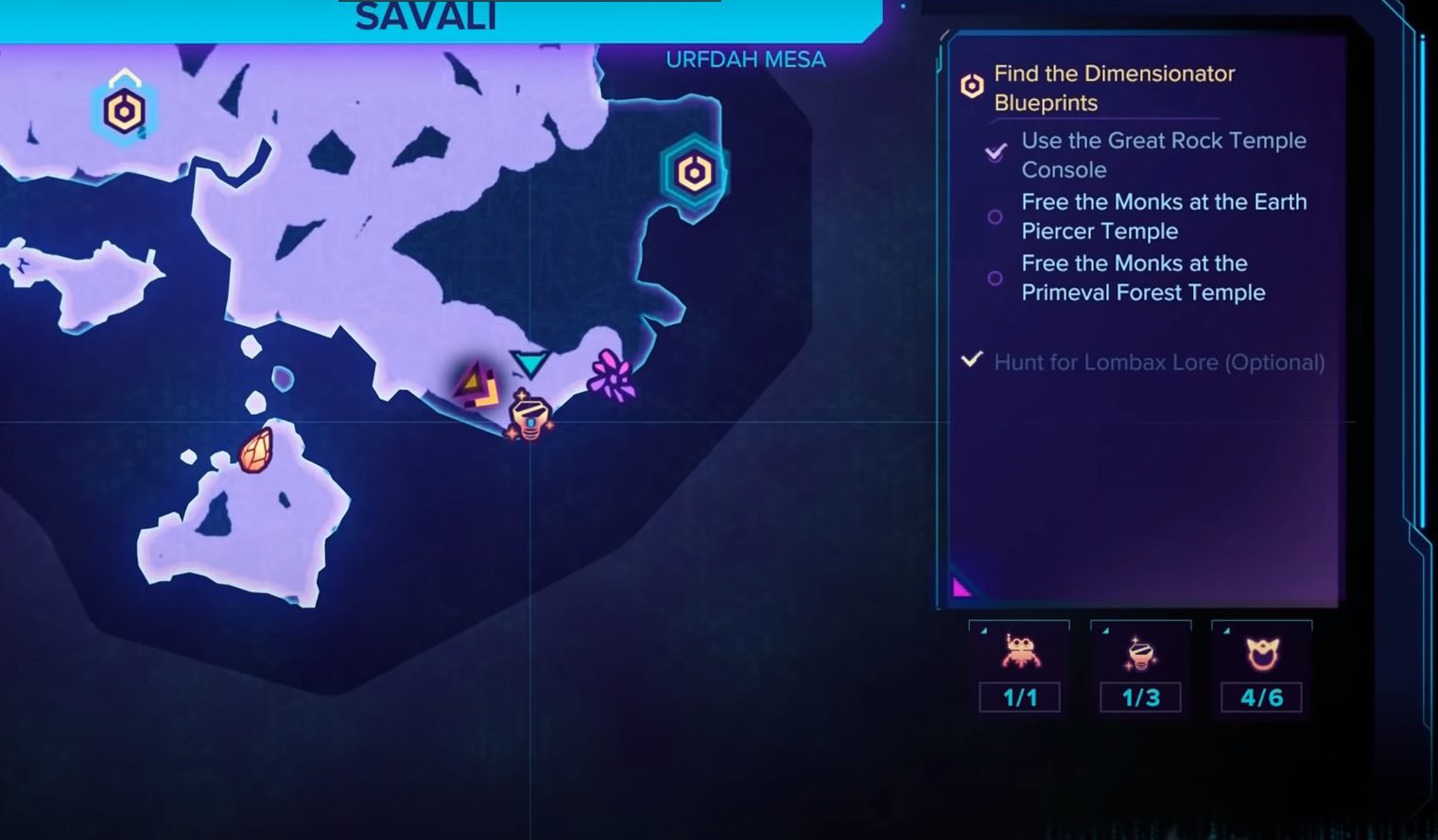Click the Dimensionator emblem beside the mission title
Image resolution: width=1438 pixels, height=840 pixels.
[x=970, y=86]
